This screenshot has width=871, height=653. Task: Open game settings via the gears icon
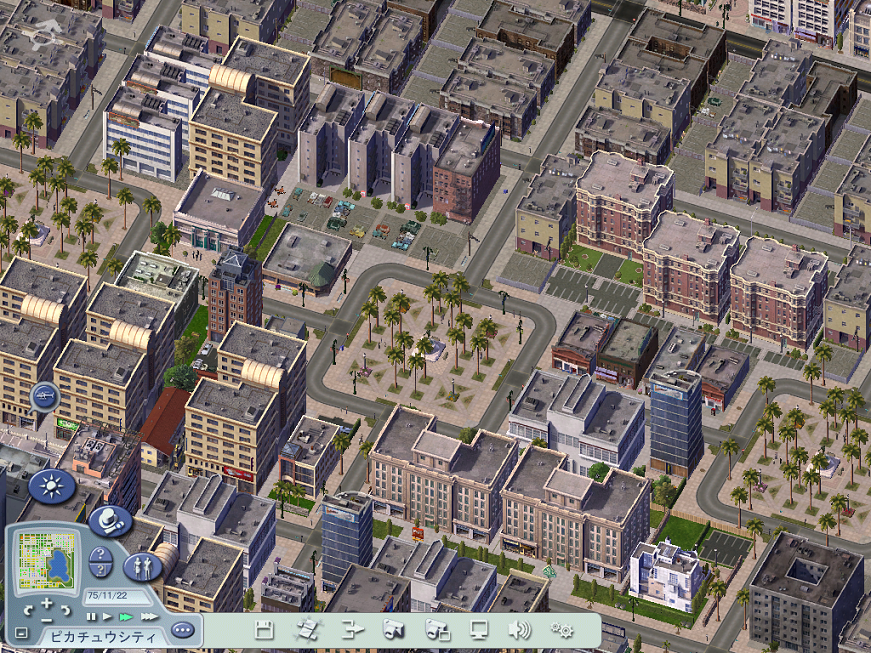pyautogui.click(x=562, y=629)
